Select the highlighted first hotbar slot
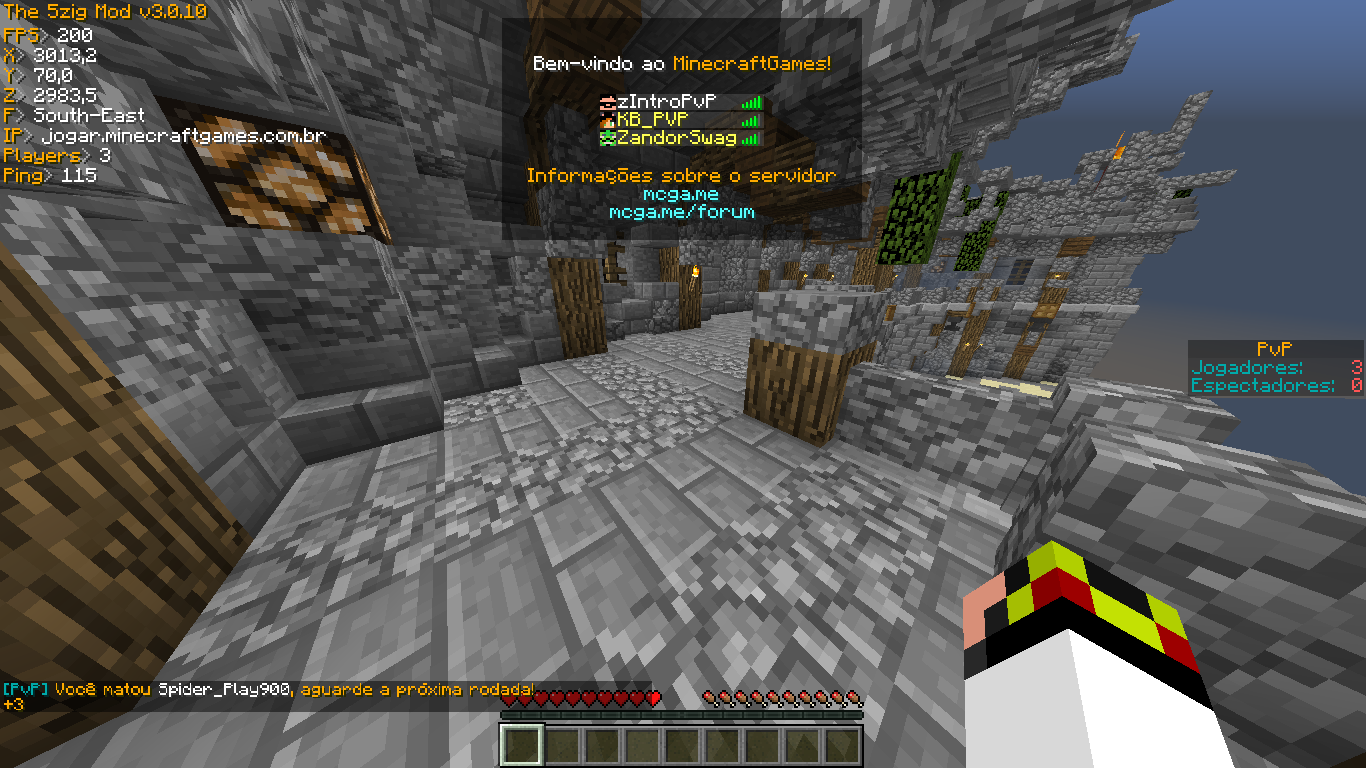Screen dimensions: 1366x768 522,745
